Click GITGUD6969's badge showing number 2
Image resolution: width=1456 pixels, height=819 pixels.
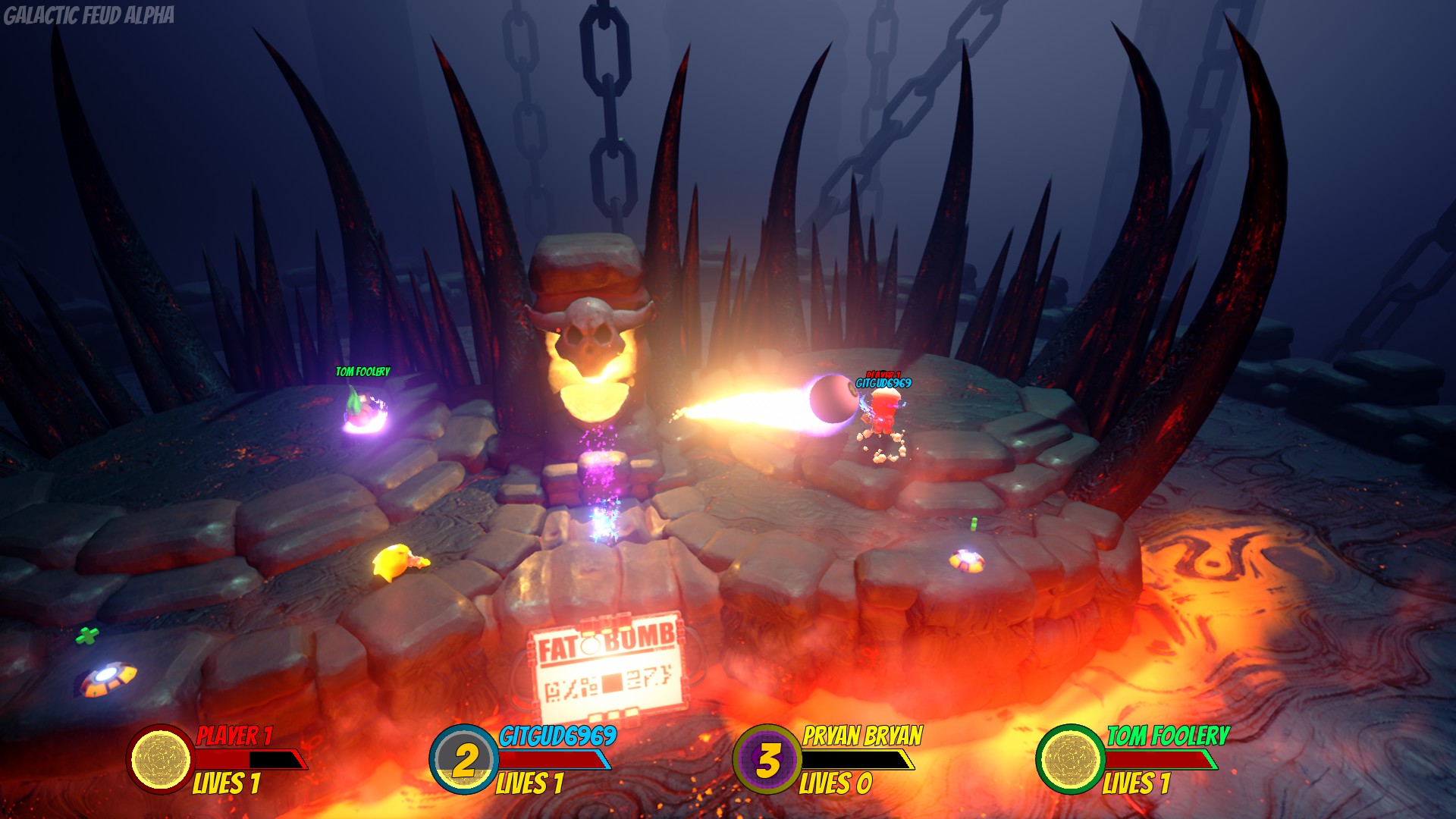464,759
